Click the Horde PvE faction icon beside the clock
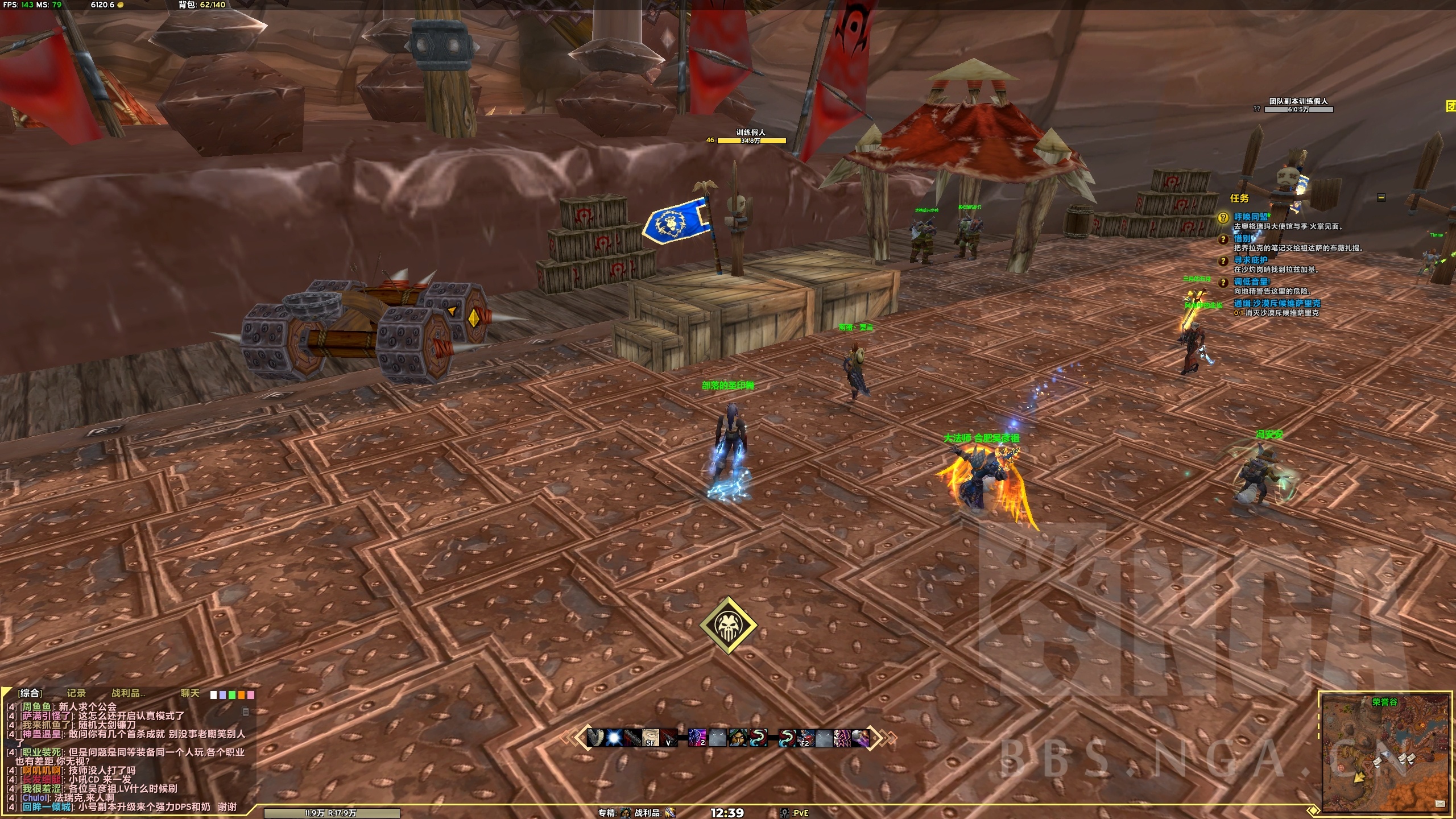Image resolution: width=1456 pixels, height=819 pixels. (783, 813)
